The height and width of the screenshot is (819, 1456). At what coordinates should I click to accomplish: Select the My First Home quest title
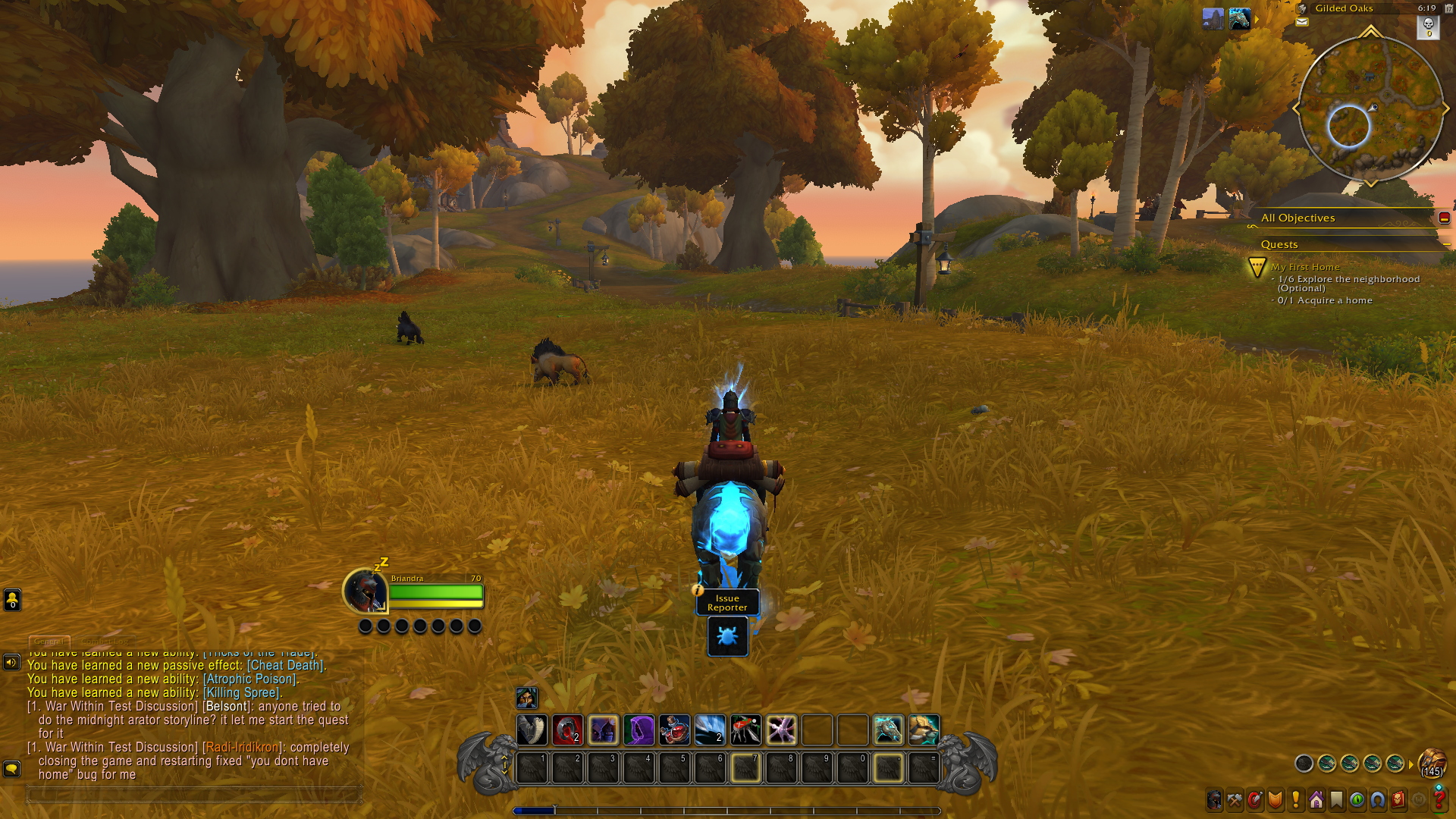point(1306,267)
